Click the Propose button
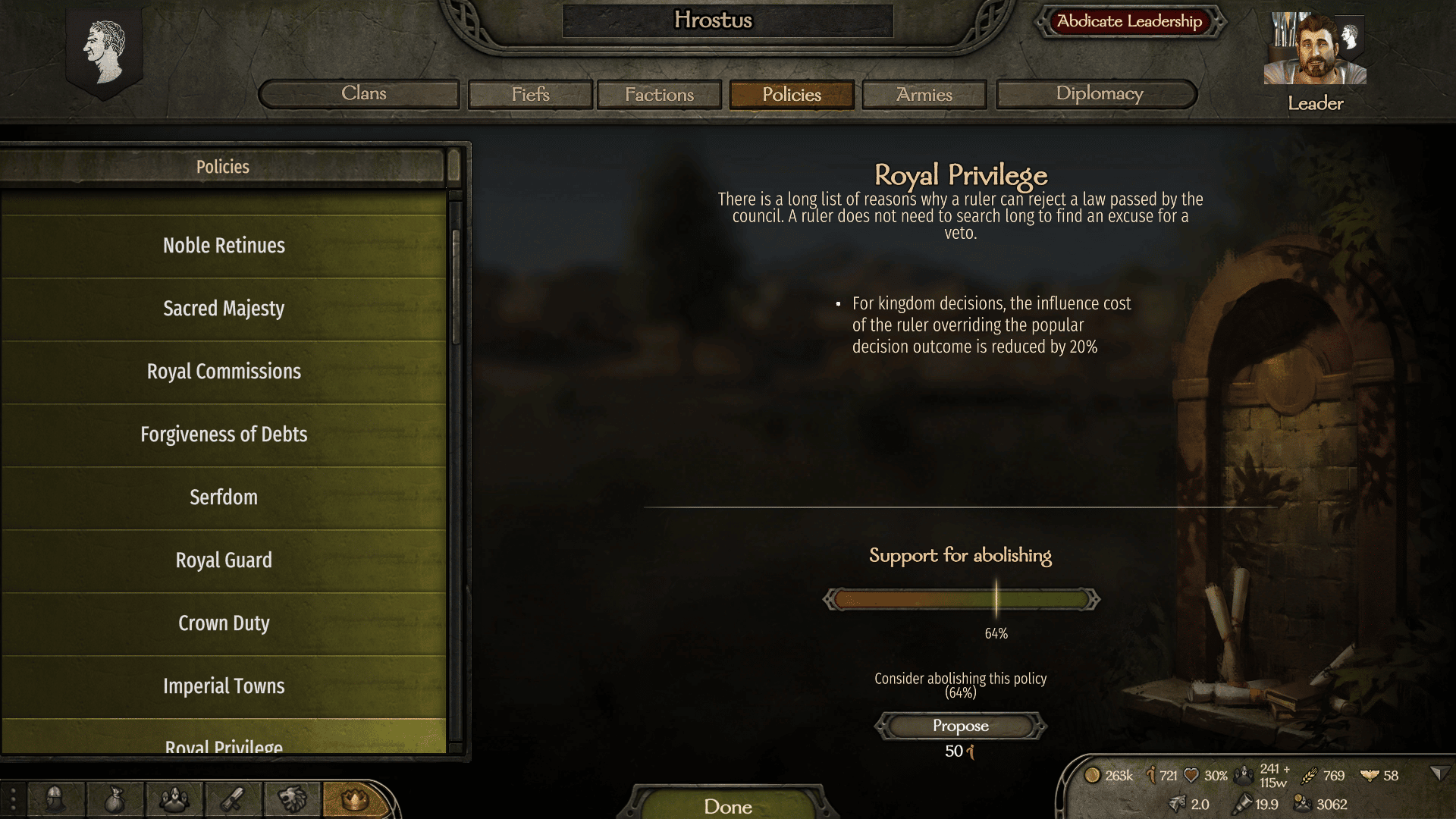This screenshot has width=1456, height=819. point(959,726)
